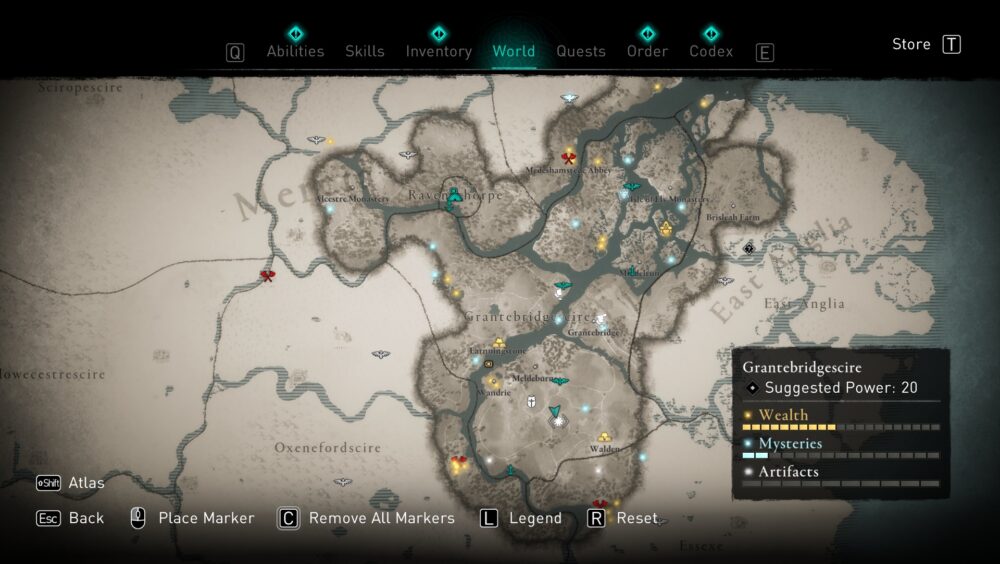Open the Quests tab
1000x564 pixels.
coord(581,51)
